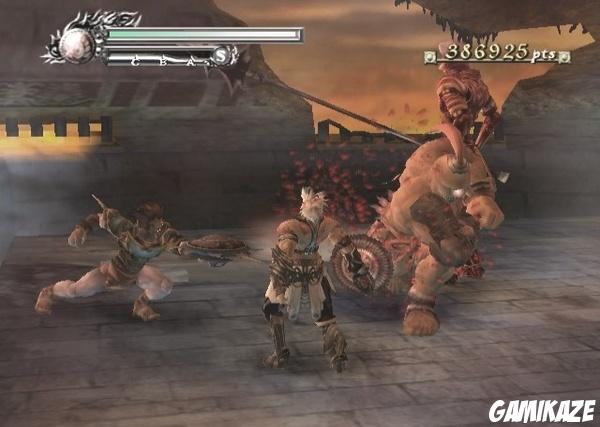Viewport: 600px width, 427px height.
Task: Click the Gamikaze watermark logo
Action: point(541,410)
